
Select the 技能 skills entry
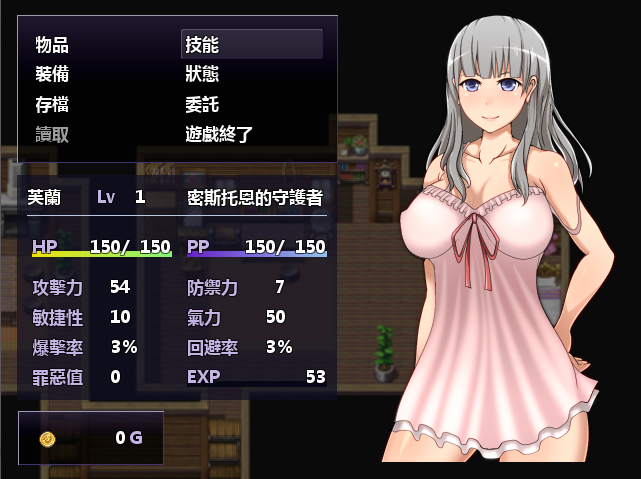(x=202, y=45)
